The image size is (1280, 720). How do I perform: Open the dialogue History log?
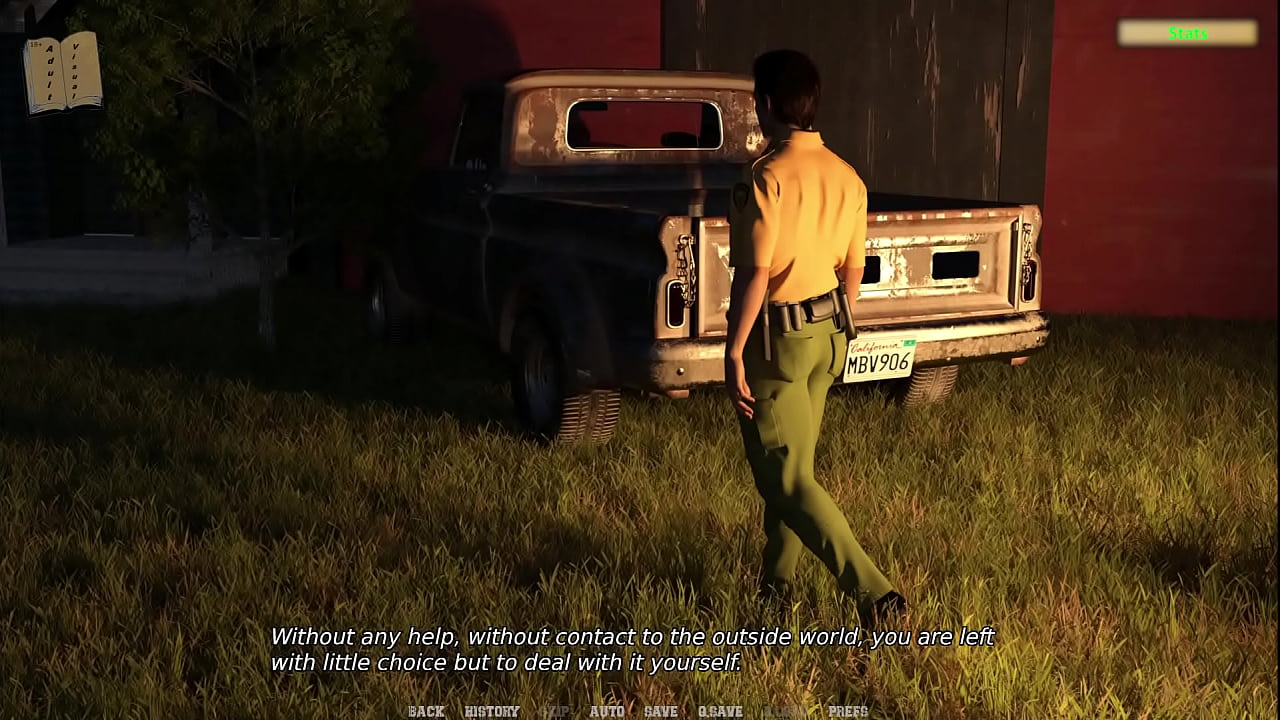pyautogui.click(x=492, y=711)
